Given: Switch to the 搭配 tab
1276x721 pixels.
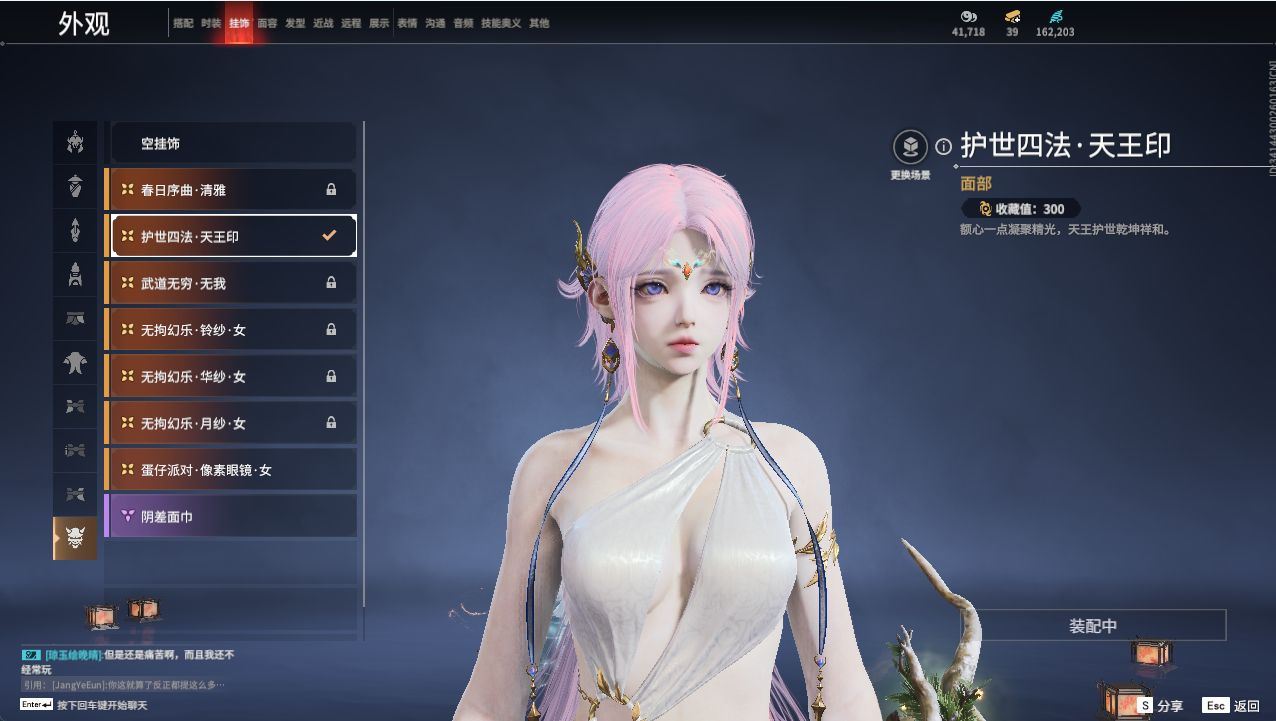Looking at the screenshot, I should pyautogui.click(x=183, y=23).
